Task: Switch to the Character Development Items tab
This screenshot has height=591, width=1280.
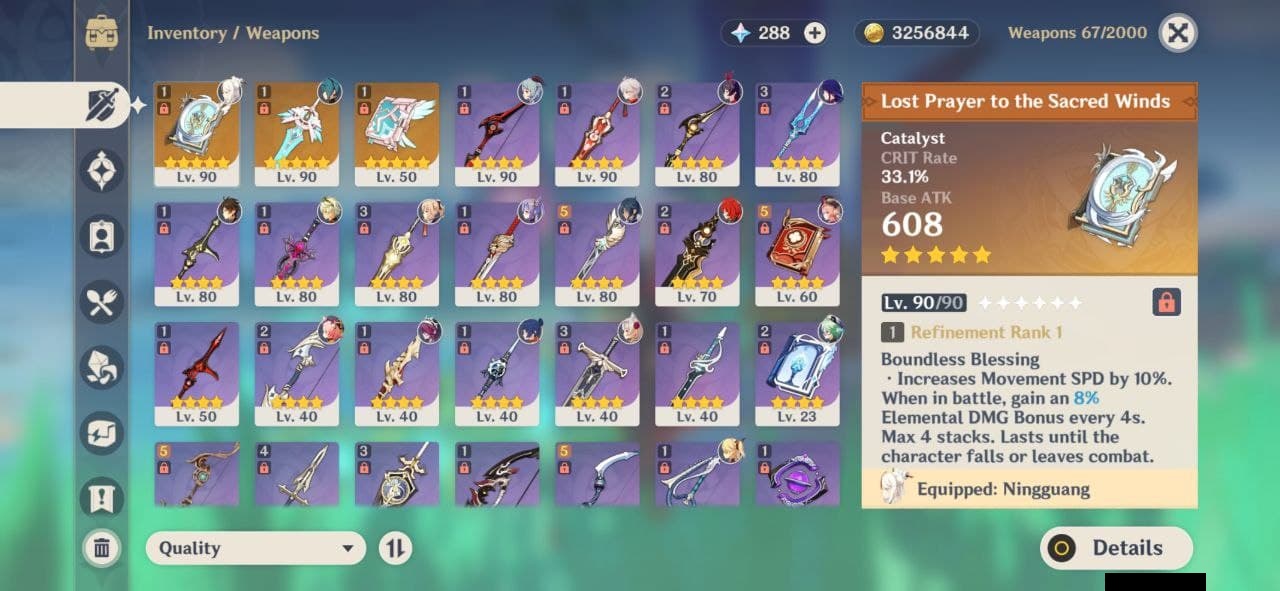Action: tap(102, 236)
